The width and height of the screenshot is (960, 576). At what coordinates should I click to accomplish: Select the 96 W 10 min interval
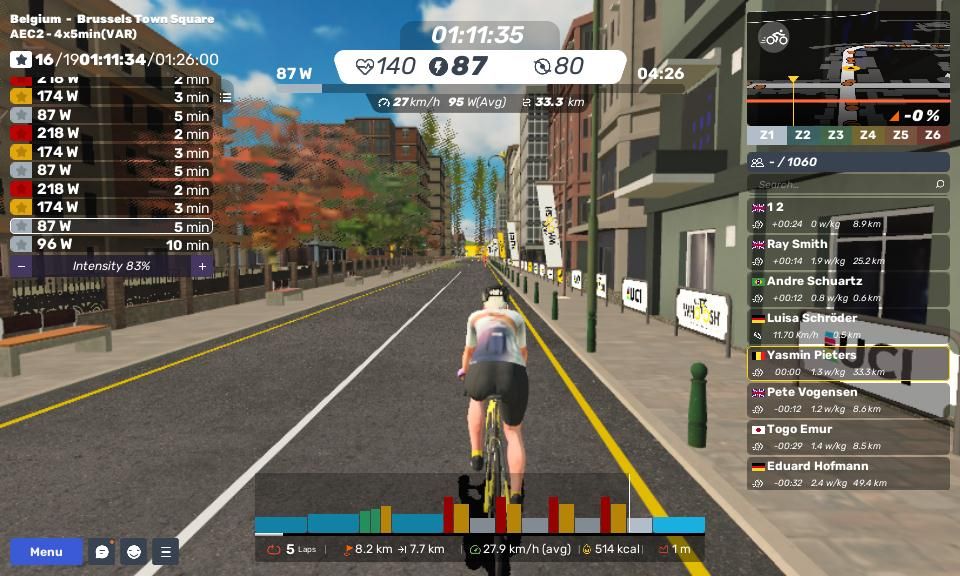(x=111, y=244)
